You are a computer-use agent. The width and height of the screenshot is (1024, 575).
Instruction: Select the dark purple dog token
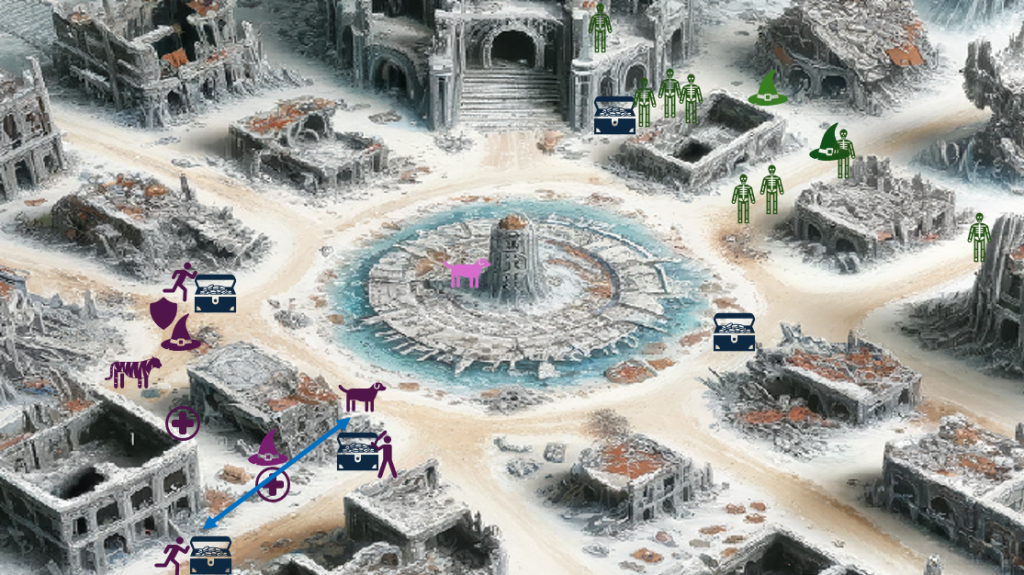pyautogui.click(x=361, y=396)
